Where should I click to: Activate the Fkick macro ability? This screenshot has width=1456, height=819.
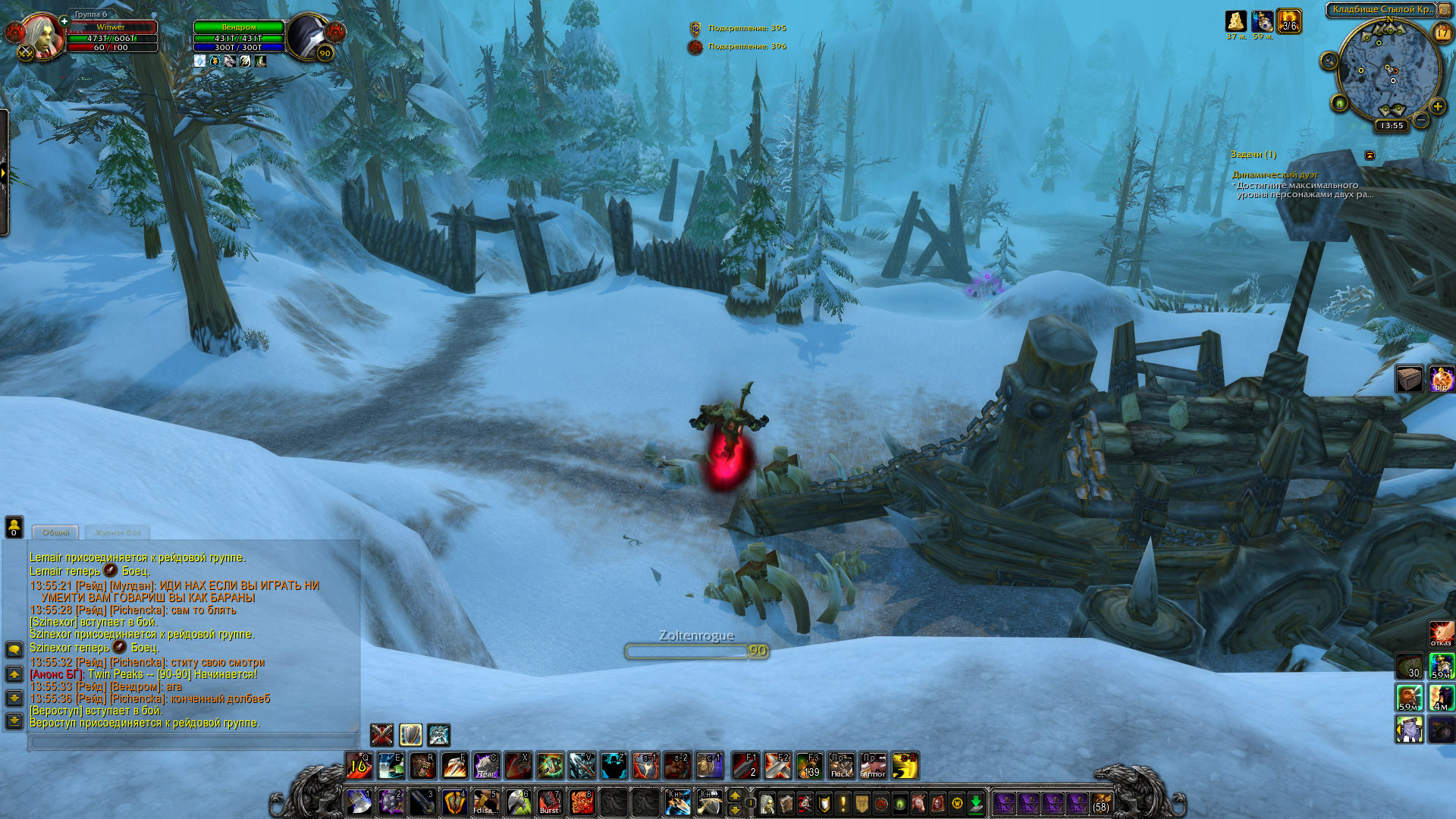coord(841,766)
